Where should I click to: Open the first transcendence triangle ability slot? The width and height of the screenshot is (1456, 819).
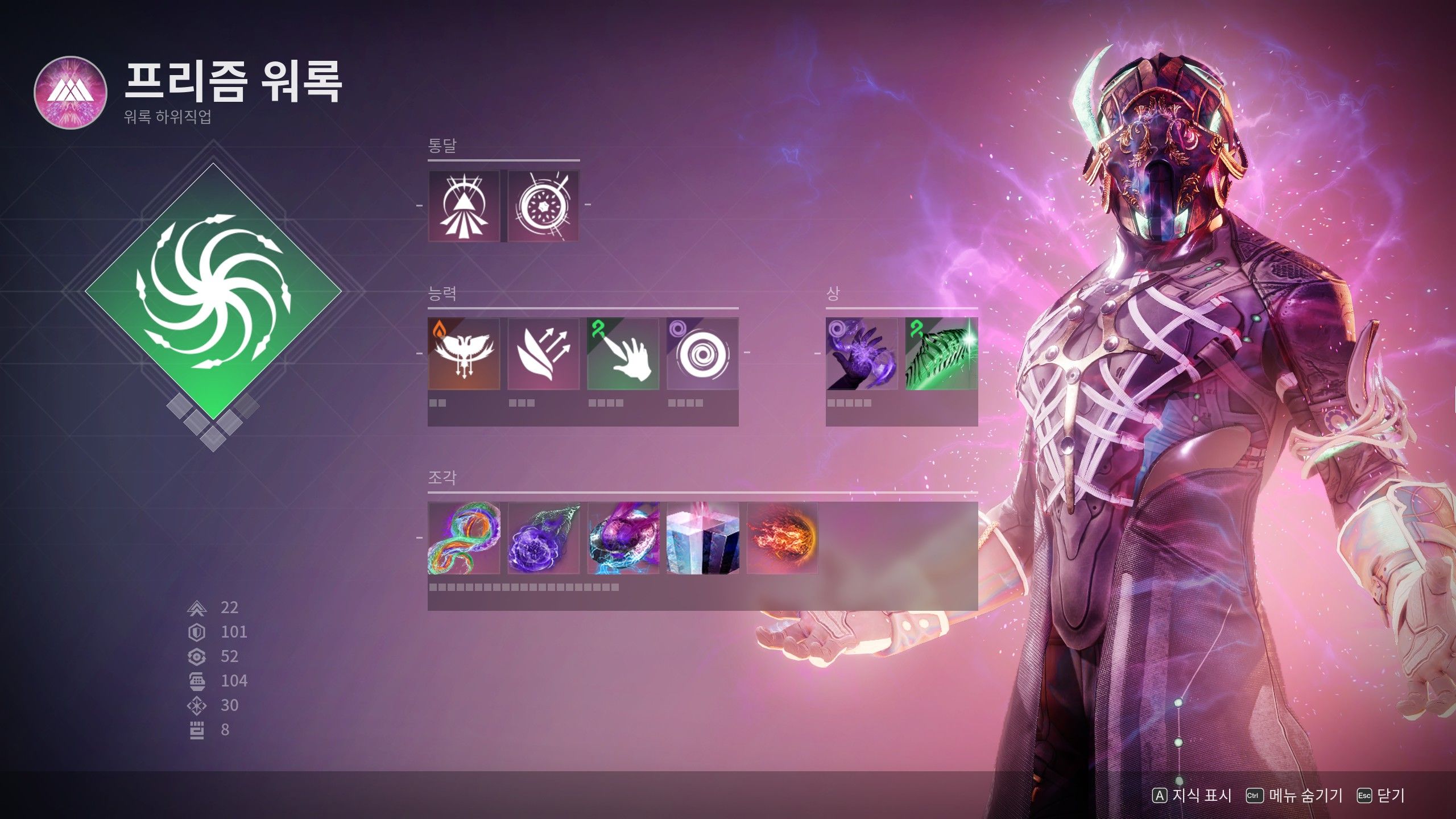pos(464,205)
